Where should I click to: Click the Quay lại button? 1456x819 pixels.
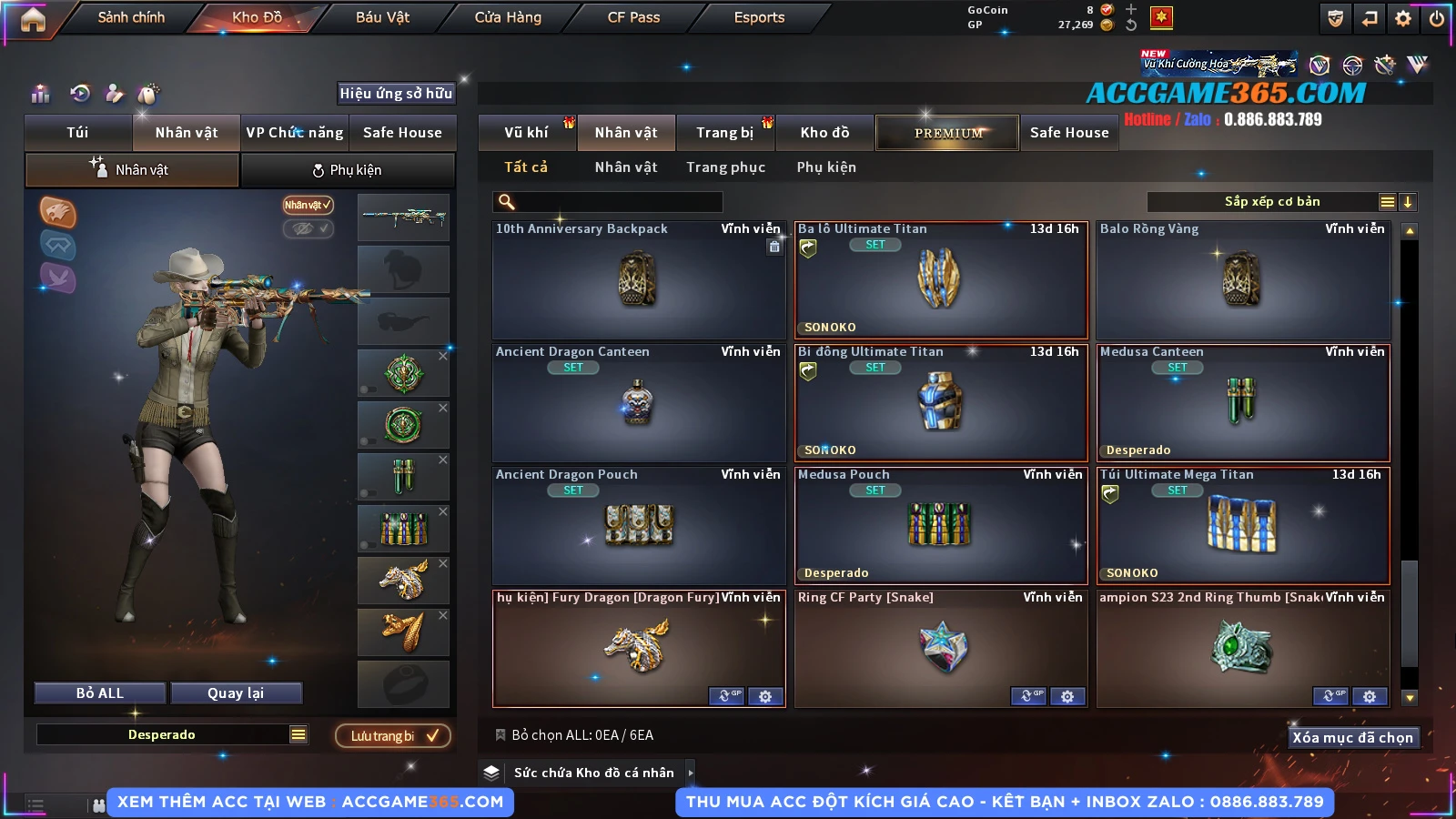(x=236, y=693)
